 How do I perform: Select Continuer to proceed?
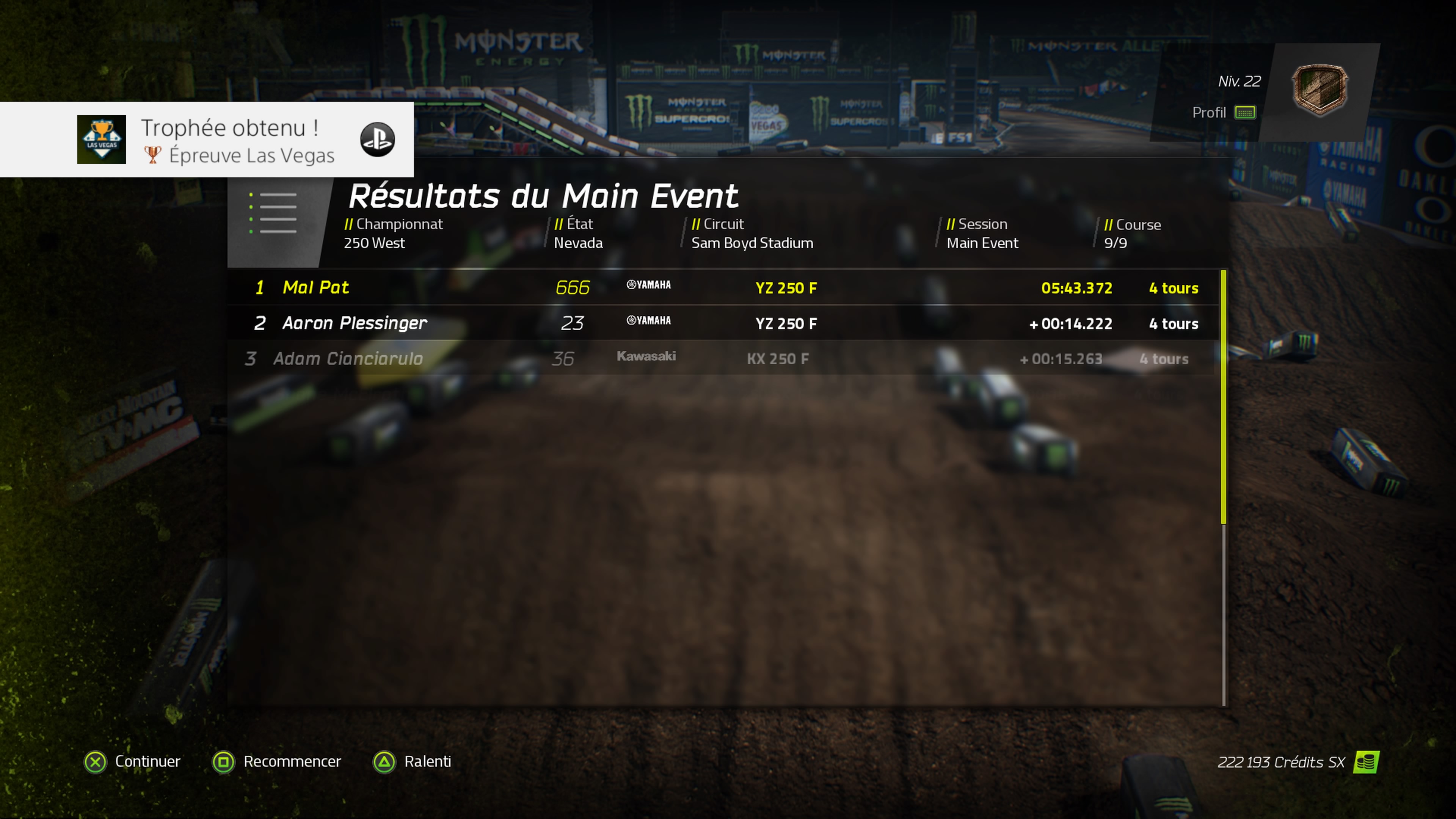pyautogui.click(x=133, y=761)
